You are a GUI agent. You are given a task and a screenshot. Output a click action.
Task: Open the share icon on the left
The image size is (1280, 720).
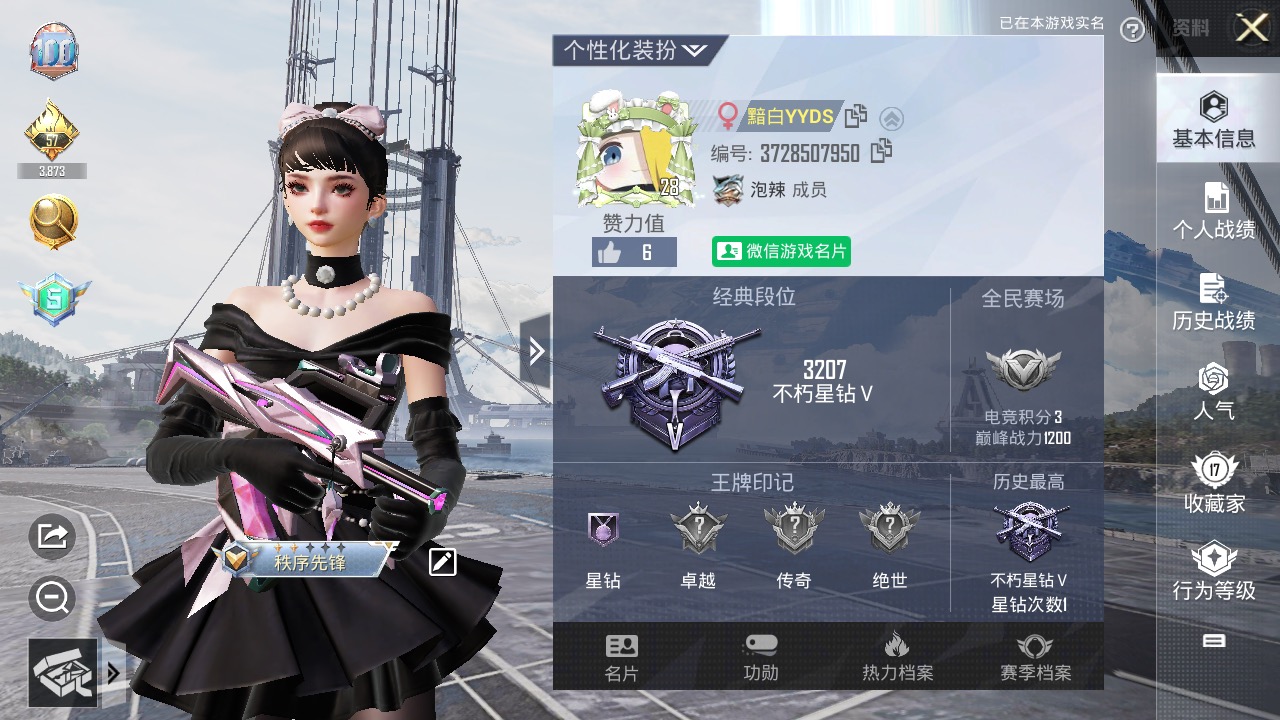50,537
